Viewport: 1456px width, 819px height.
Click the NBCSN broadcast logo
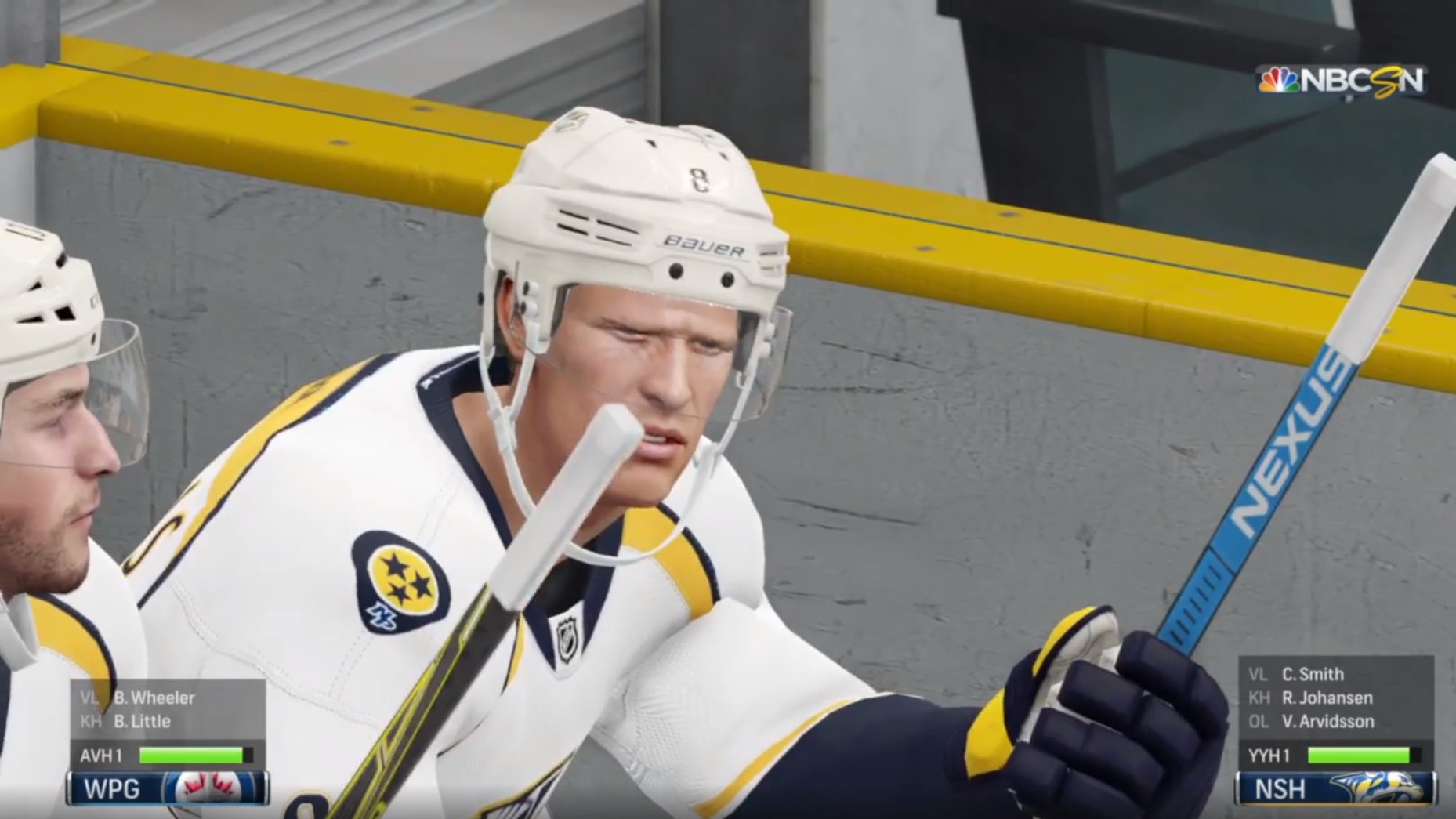pyautogui.click(x=1341, y=81)
